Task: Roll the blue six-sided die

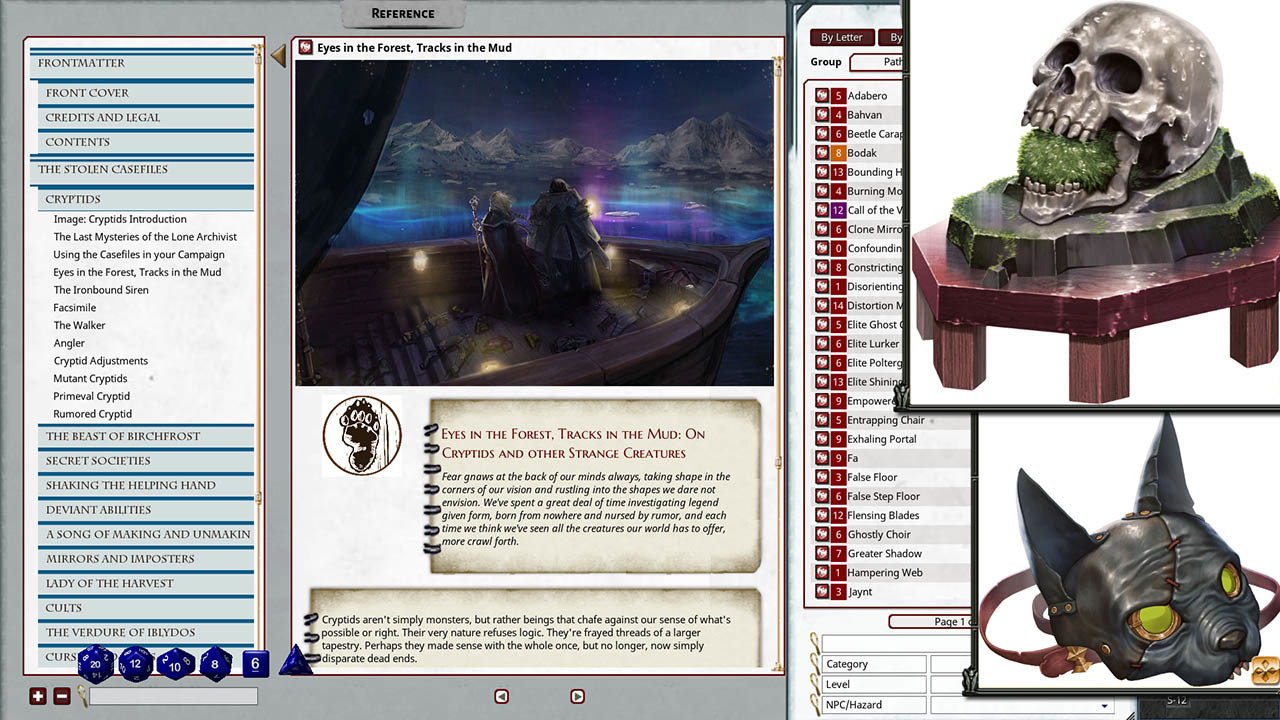Action: tap(255, 665)
